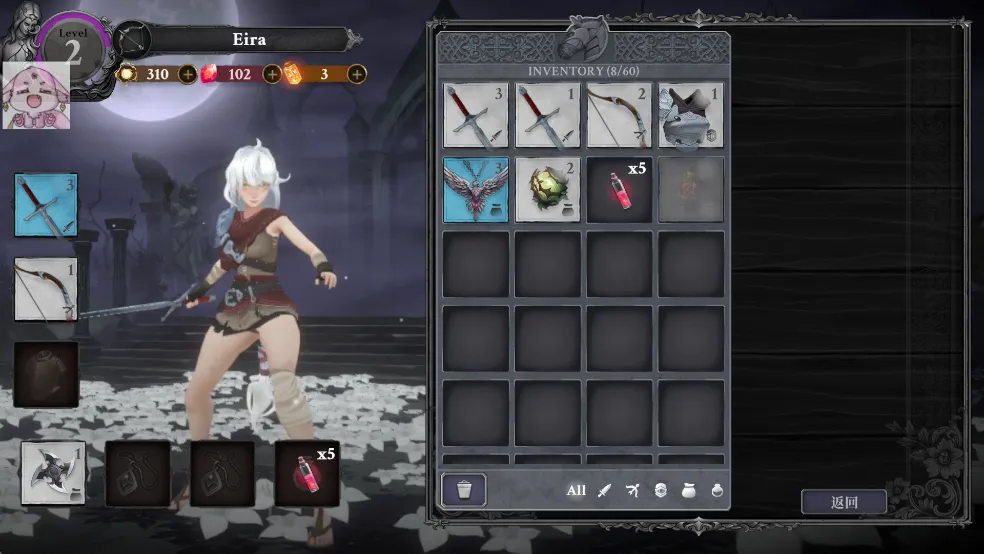Image resolution: width=984 pixels, height=554 pixels.
Task: Buy red gems with plus beside 102
Action: pyautogui.click(x=272, y=74)
